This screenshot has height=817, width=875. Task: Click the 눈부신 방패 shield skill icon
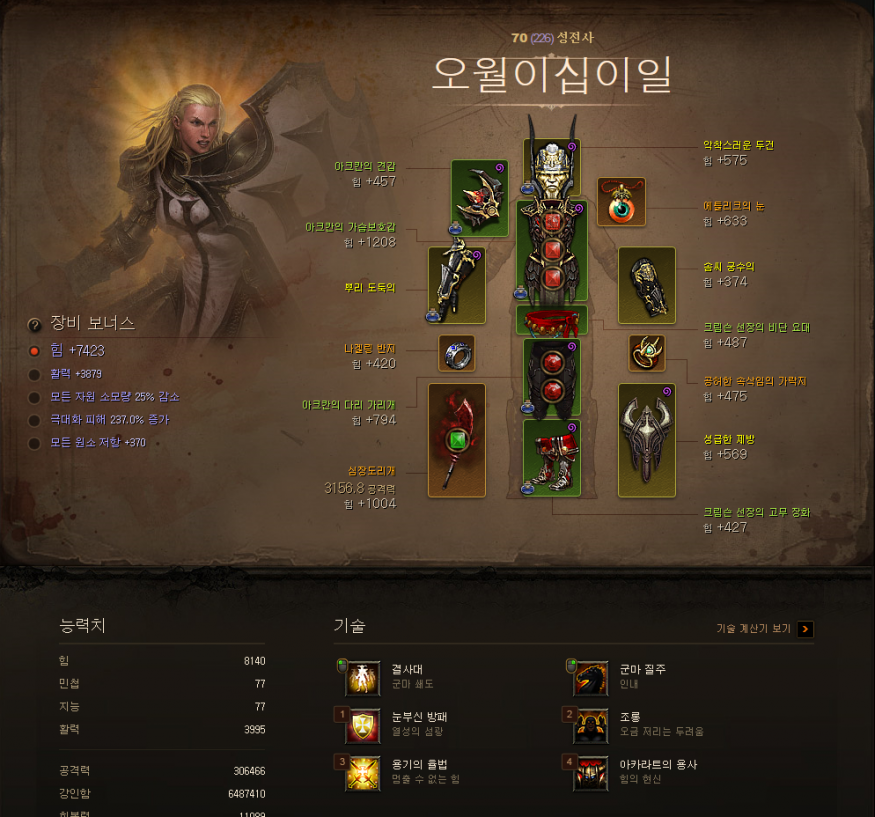pos(362,726)
